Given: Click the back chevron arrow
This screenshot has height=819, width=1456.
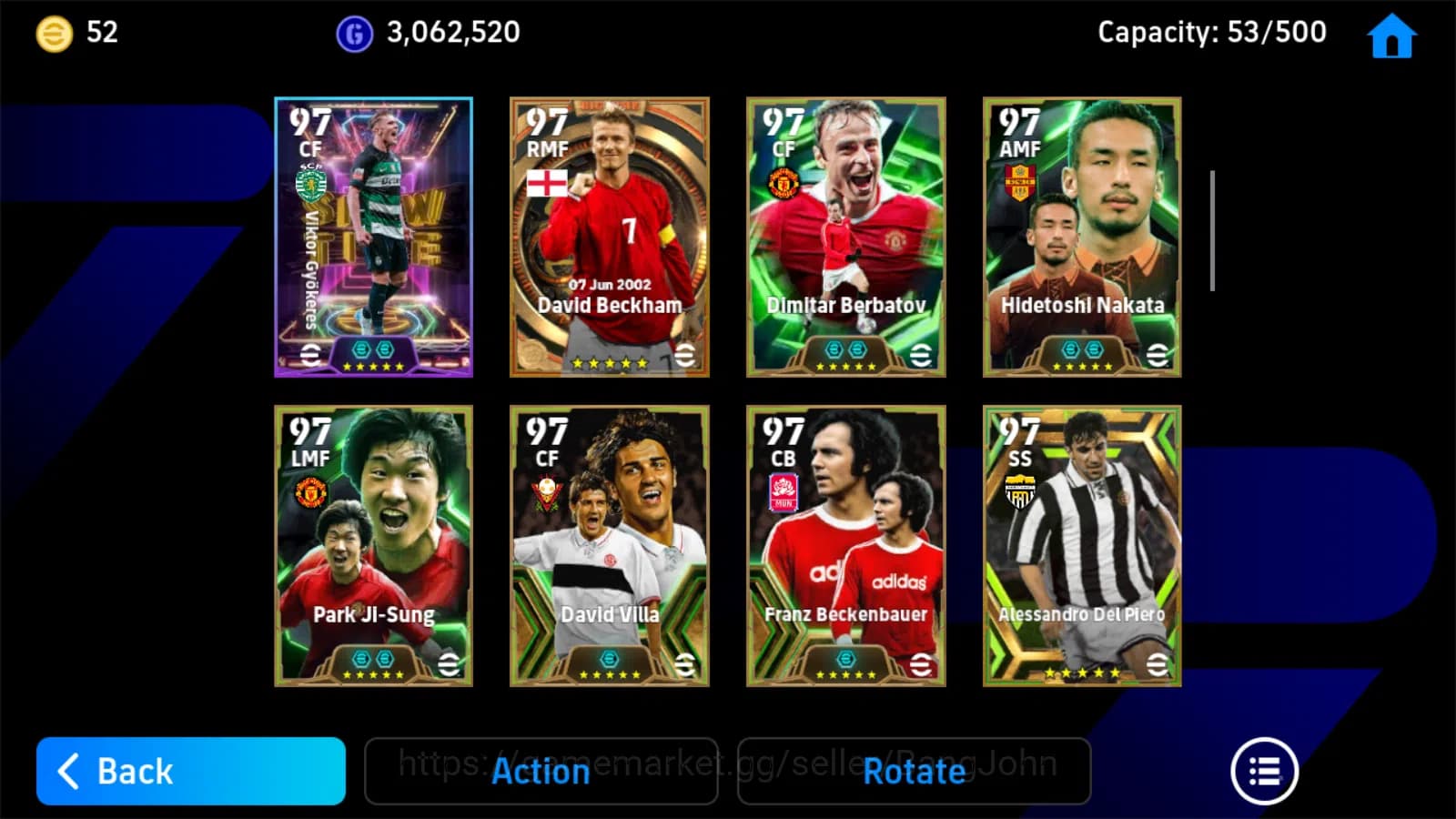Looking at the screenshot, I should point(68,771).
